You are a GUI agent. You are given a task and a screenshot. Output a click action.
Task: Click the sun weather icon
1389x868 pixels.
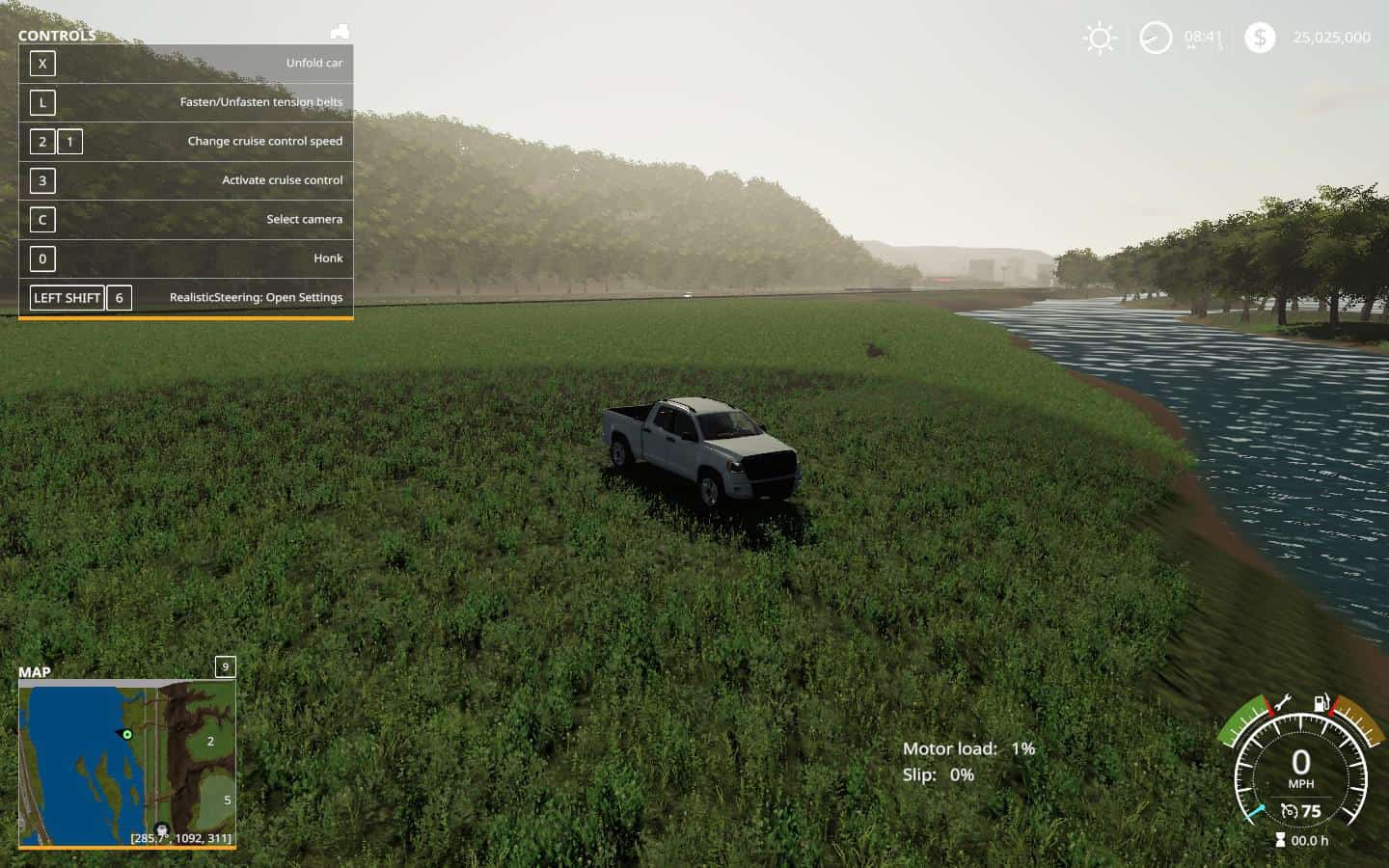[x=1099, y=39]
